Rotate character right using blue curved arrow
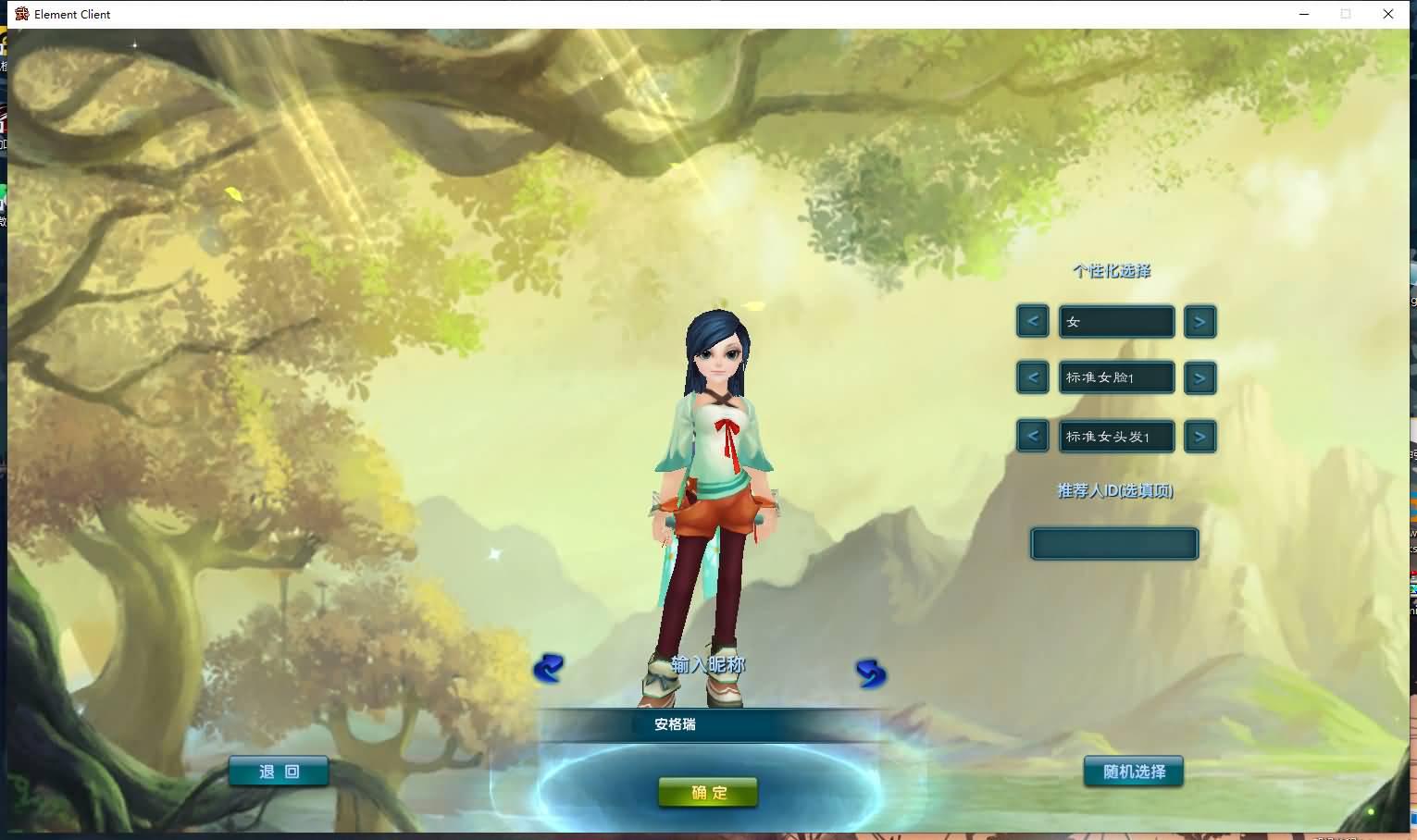1417x840 pixels. click(870, 673)
